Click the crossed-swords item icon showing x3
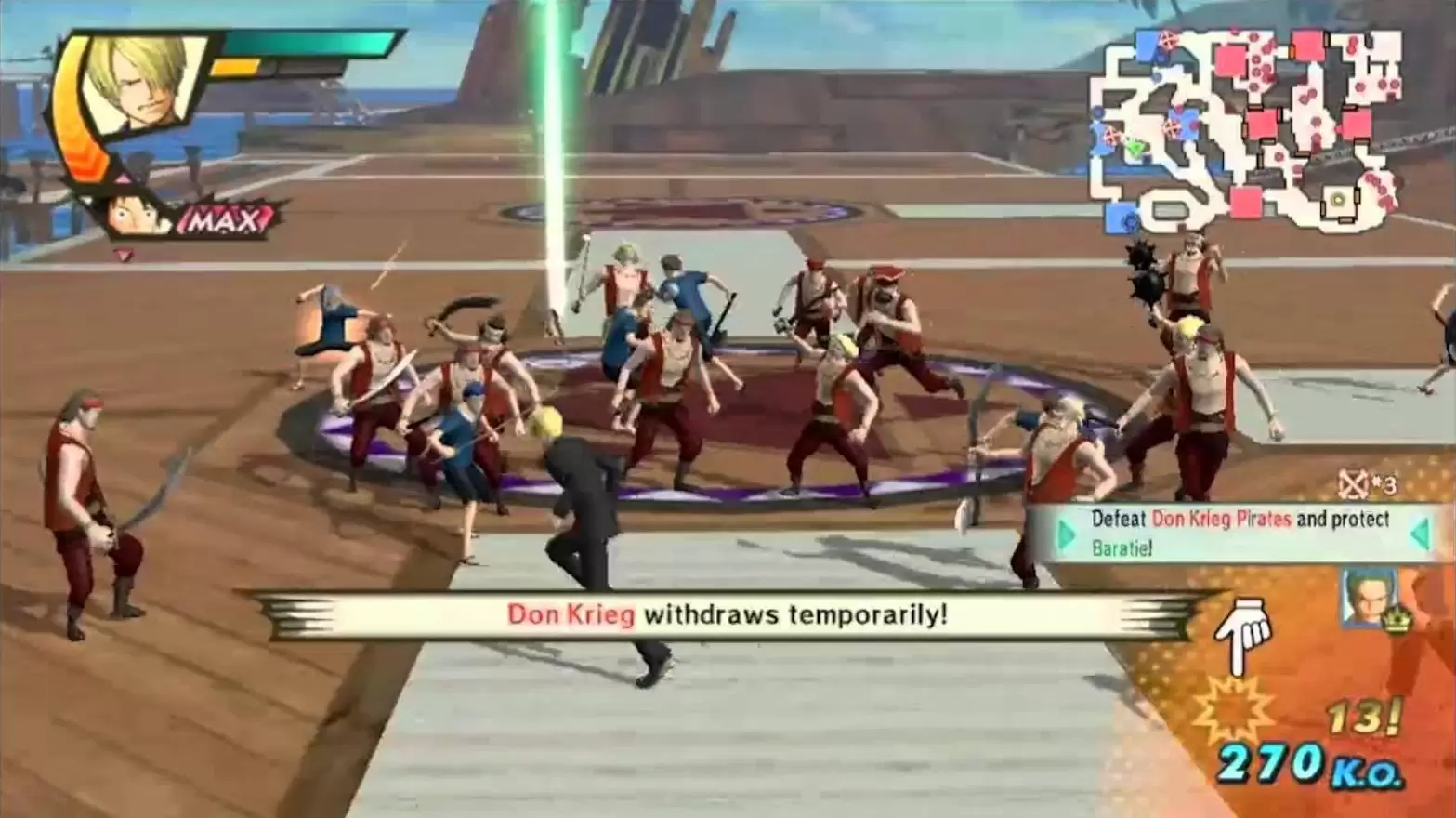The height and width of the screenshot is (818, 1456). tap(1355, 484)
